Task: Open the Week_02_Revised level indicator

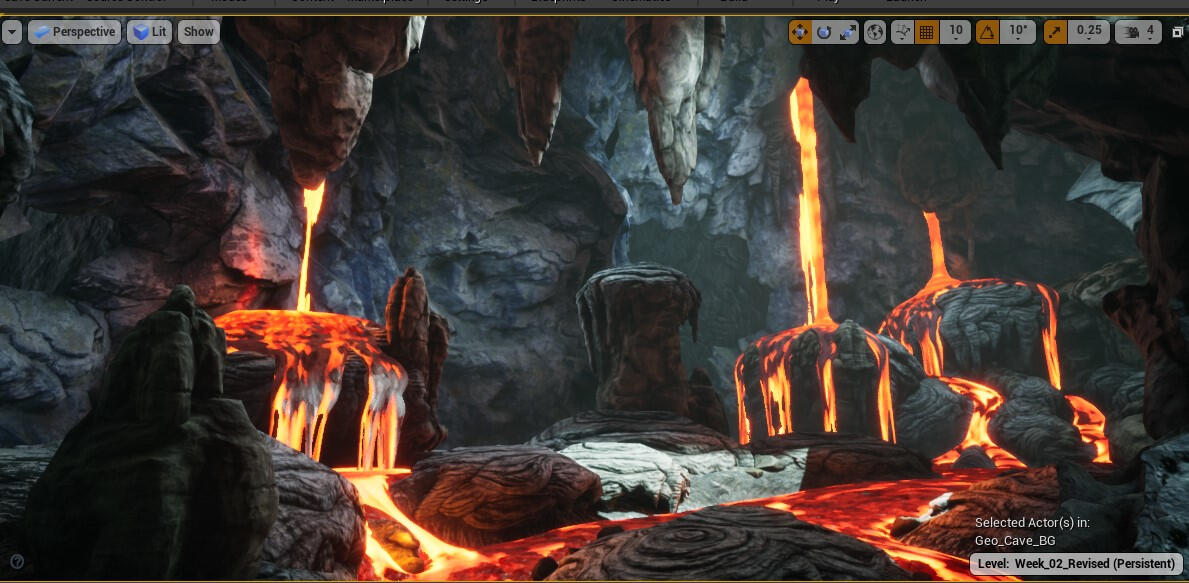Action: (x=1076, y=564)
